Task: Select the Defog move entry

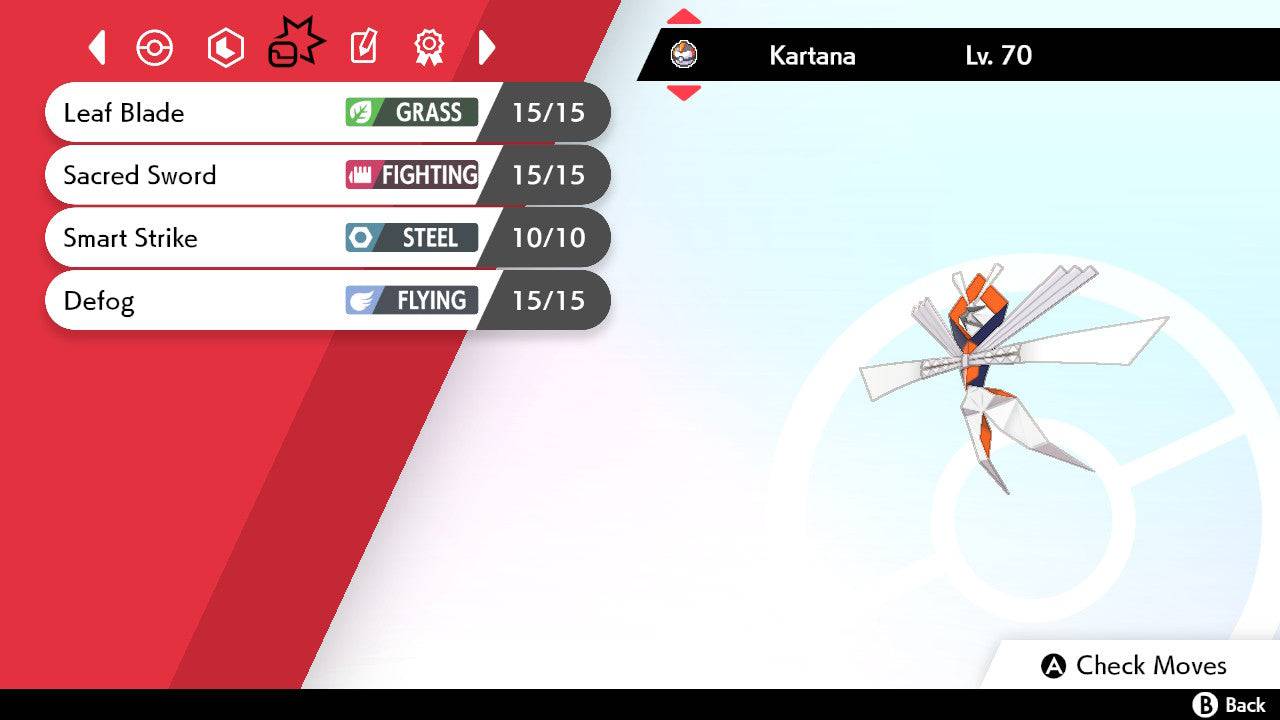Action: pyautogui.click(x=200, y=300)
